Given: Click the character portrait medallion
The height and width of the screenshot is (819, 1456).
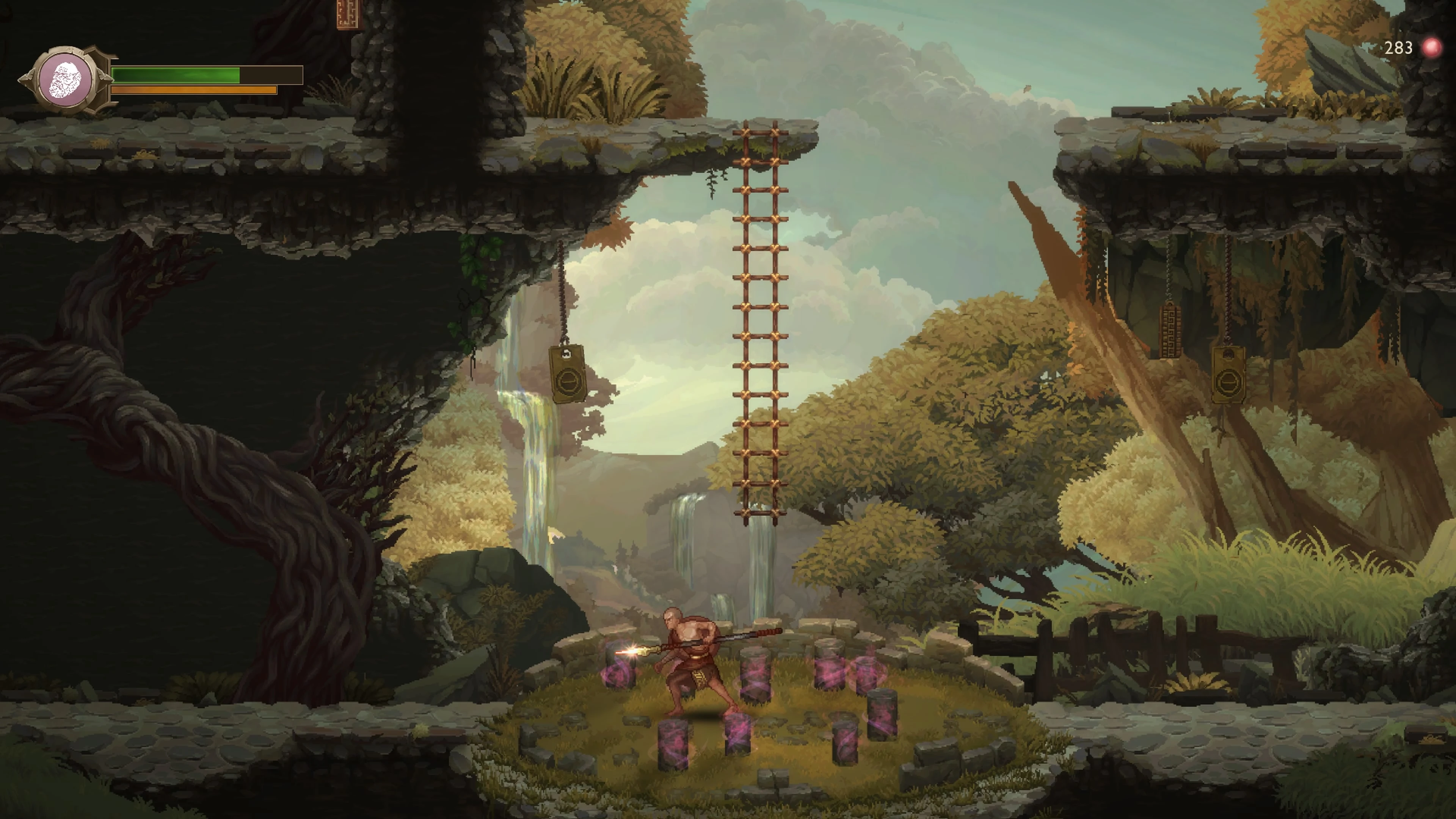Looking at the screenshot, I should 66,80.
